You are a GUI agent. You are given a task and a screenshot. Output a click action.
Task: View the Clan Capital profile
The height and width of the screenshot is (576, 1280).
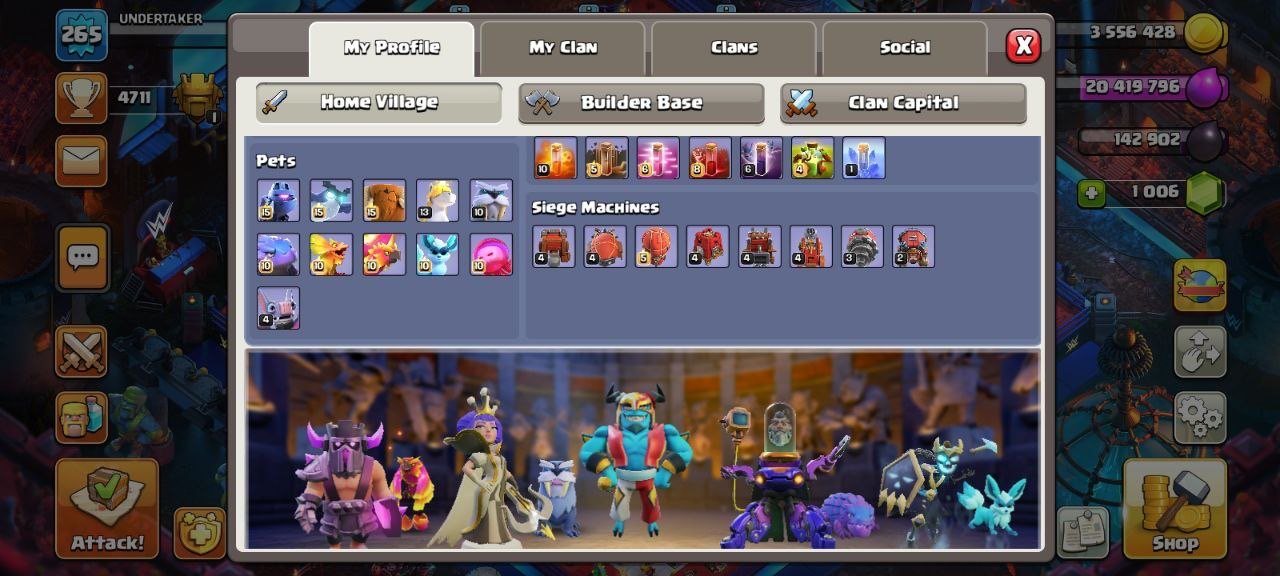tap(903, 102)
